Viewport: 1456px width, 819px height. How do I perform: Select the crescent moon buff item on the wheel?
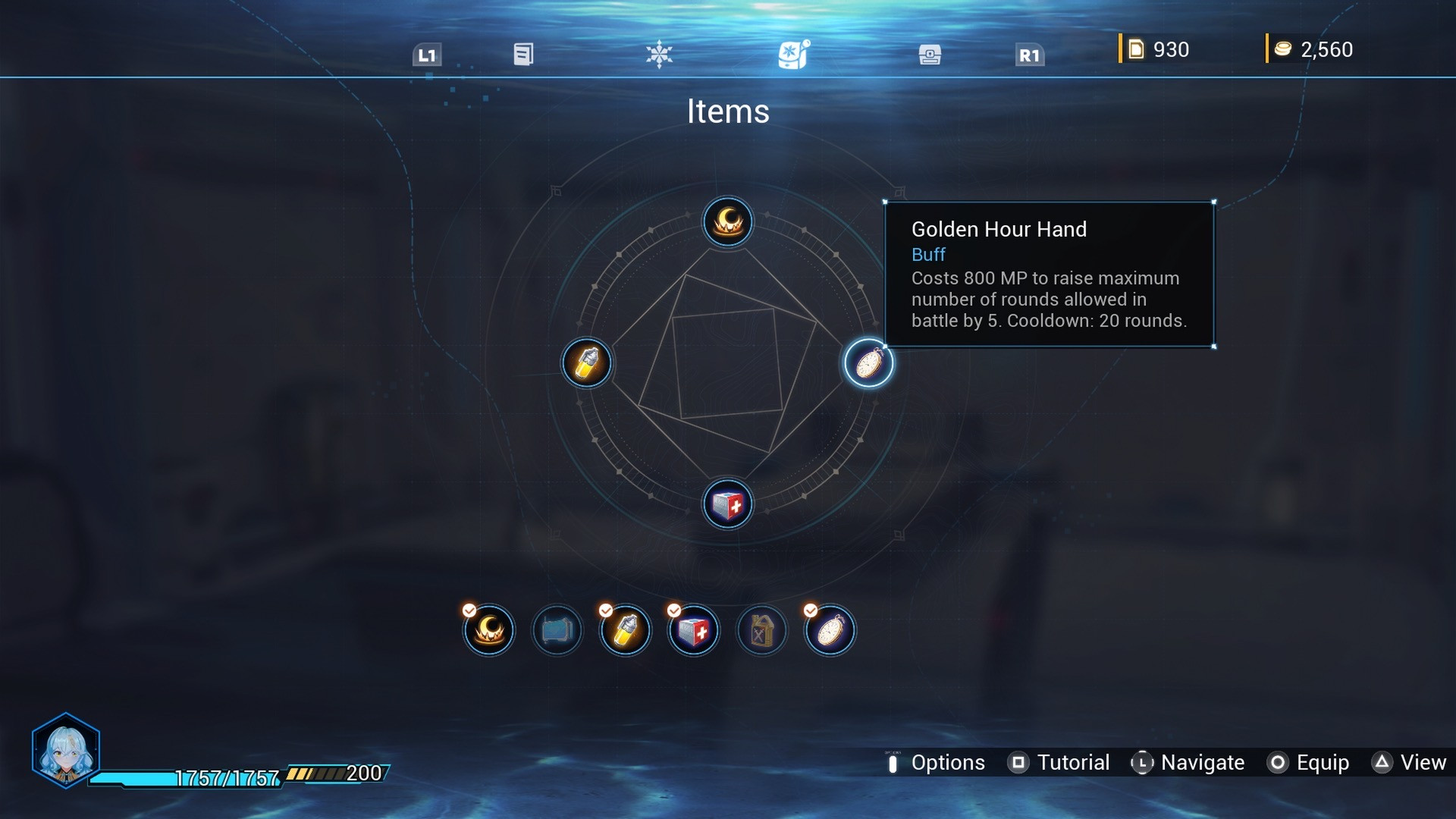(727, 222)
